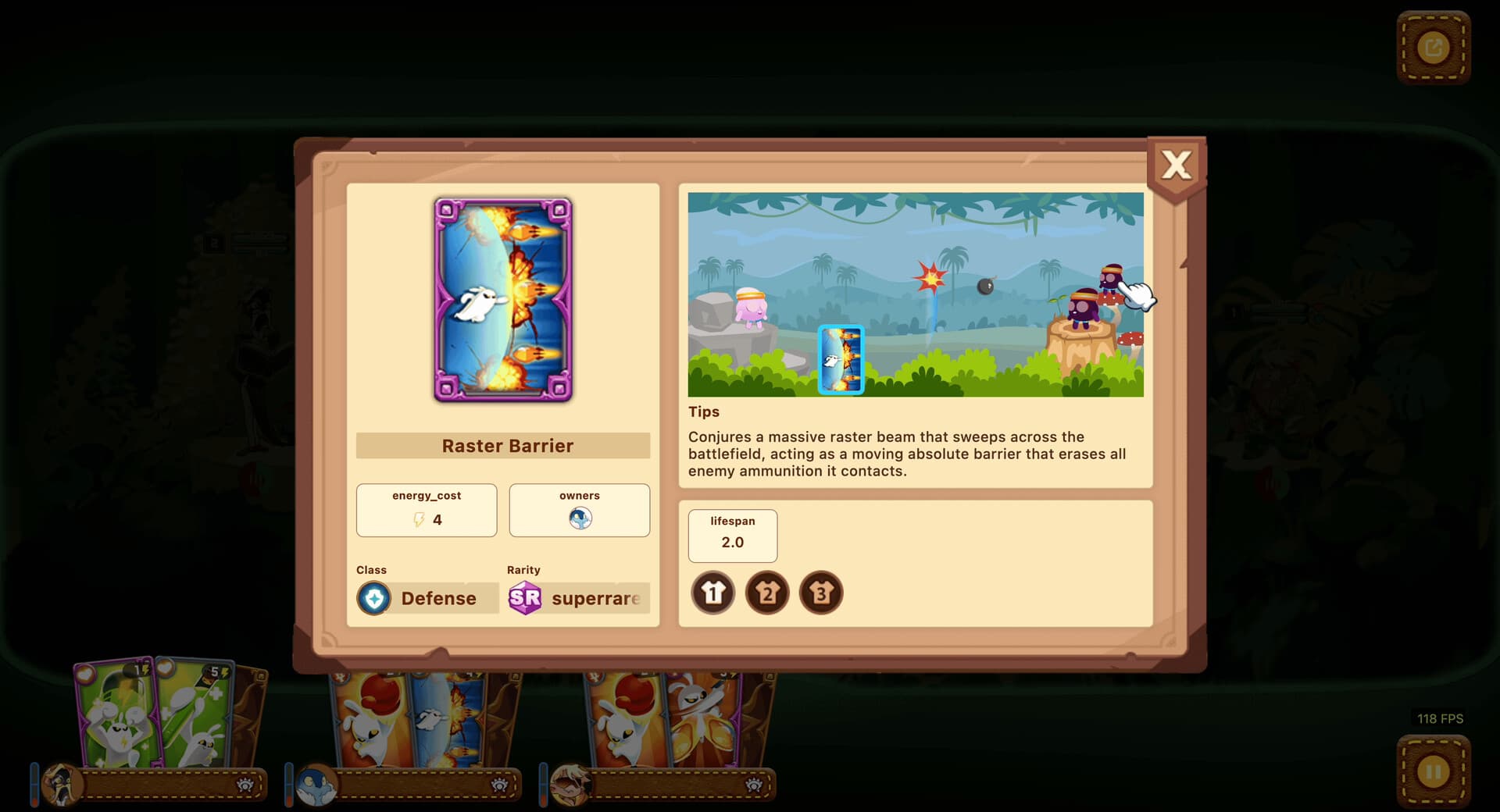Screen dimensions: 1500x812
Task: Select the level 1 shirt badge
Action: 712,593
